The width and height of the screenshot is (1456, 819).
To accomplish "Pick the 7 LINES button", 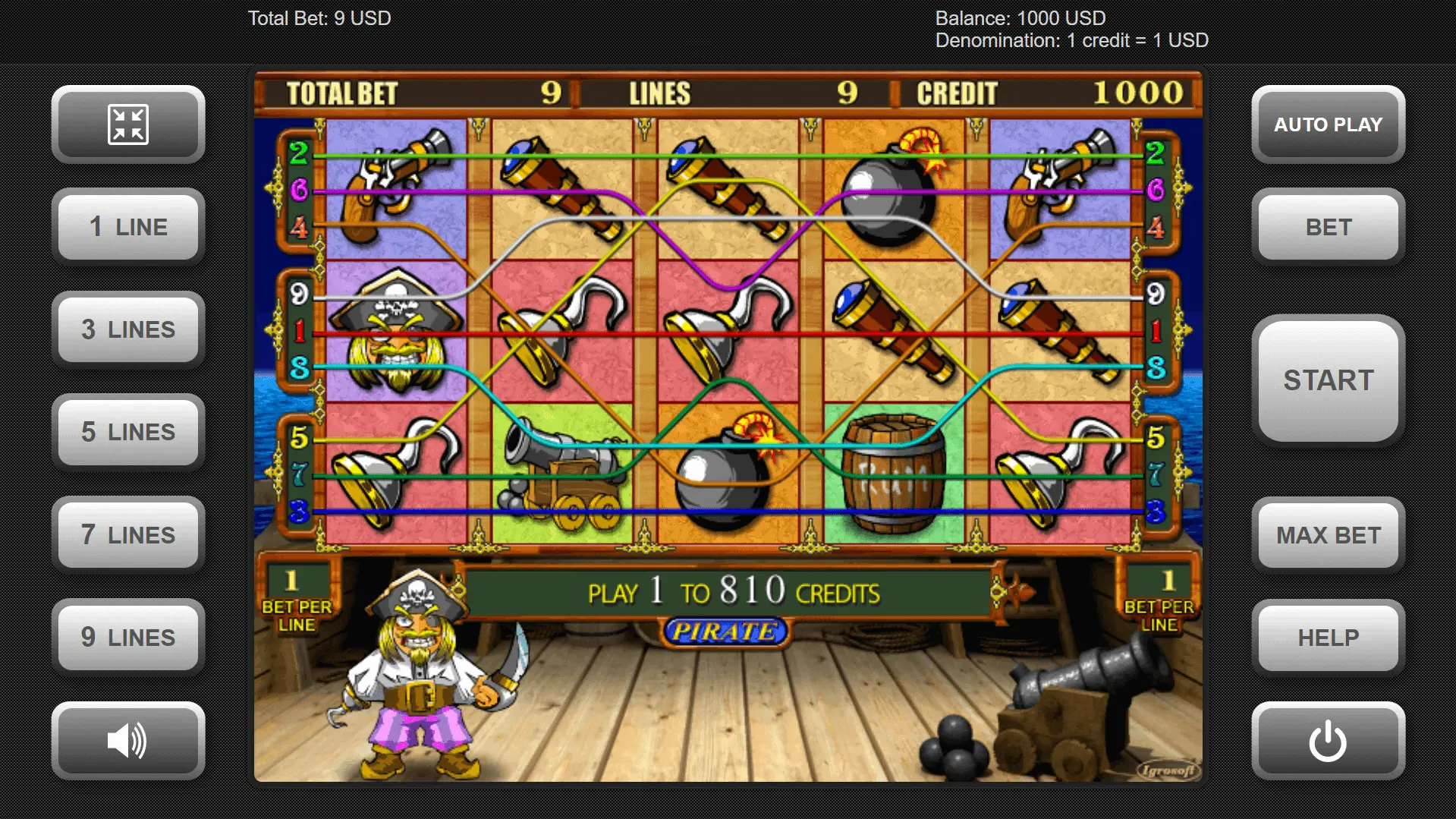I will pos(128,535).
